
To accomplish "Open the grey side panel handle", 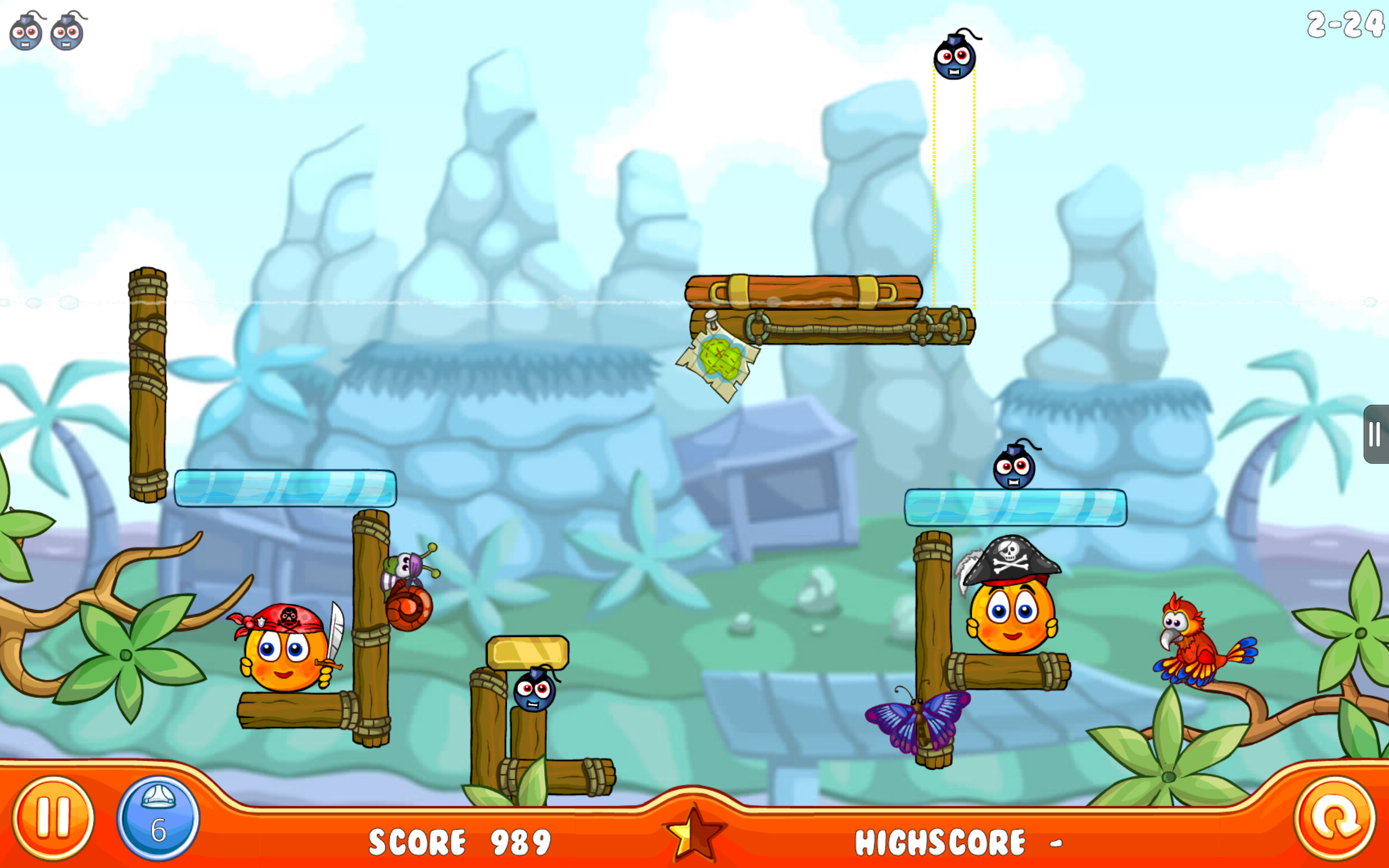I will point(1376,434).
